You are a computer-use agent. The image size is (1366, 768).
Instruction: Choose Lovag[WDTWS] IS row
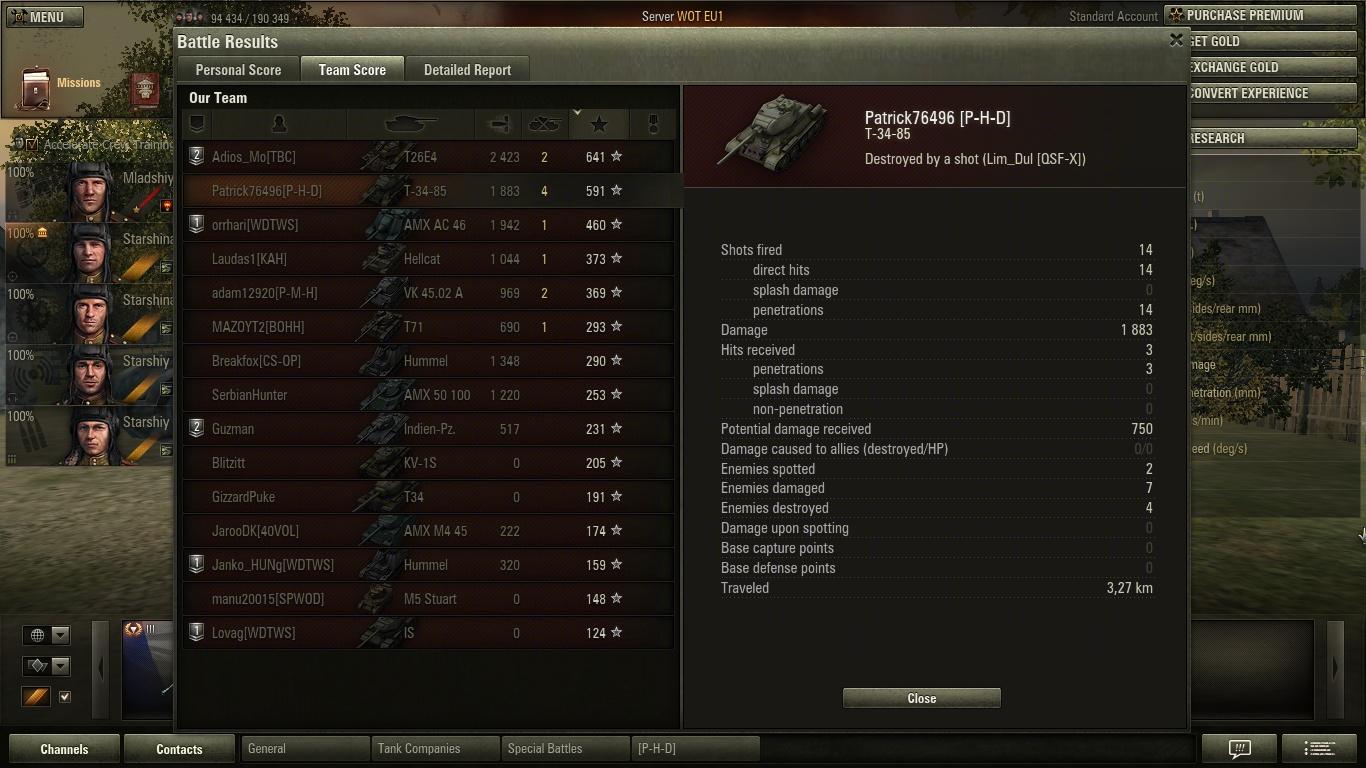428,633
